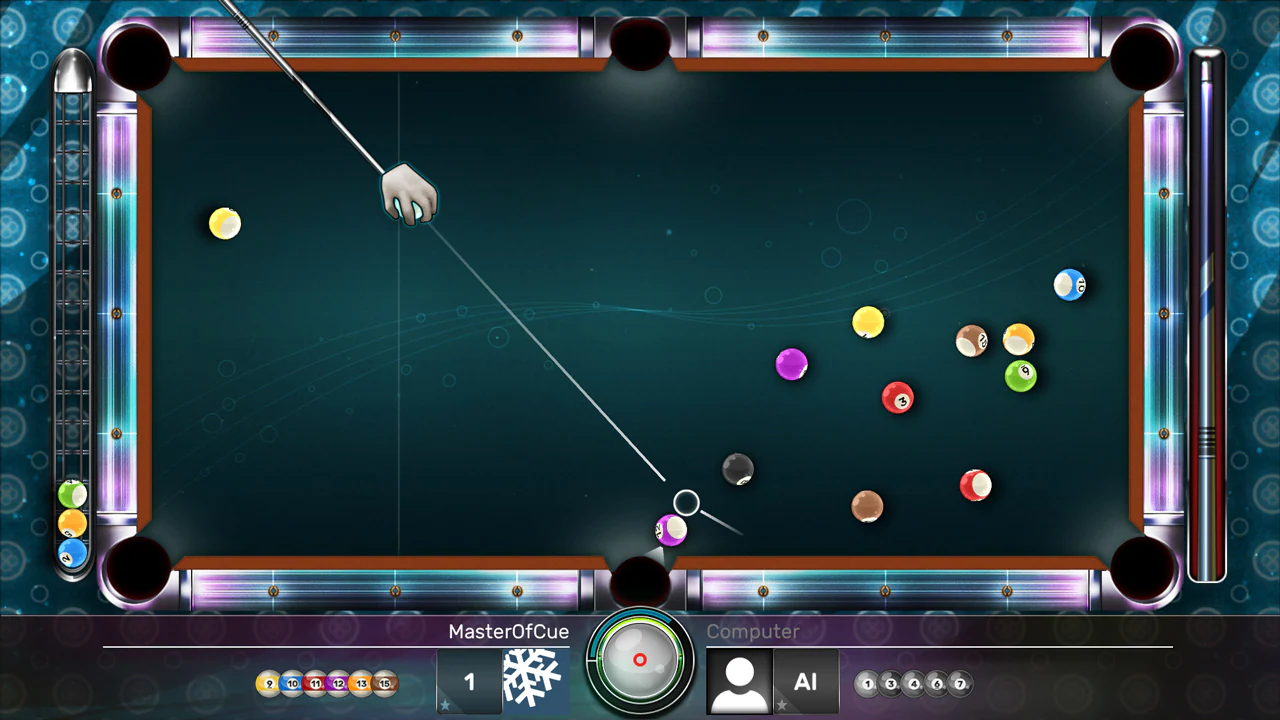
Task: Select the cue stick on the right rail
Action: [1207, 310]
